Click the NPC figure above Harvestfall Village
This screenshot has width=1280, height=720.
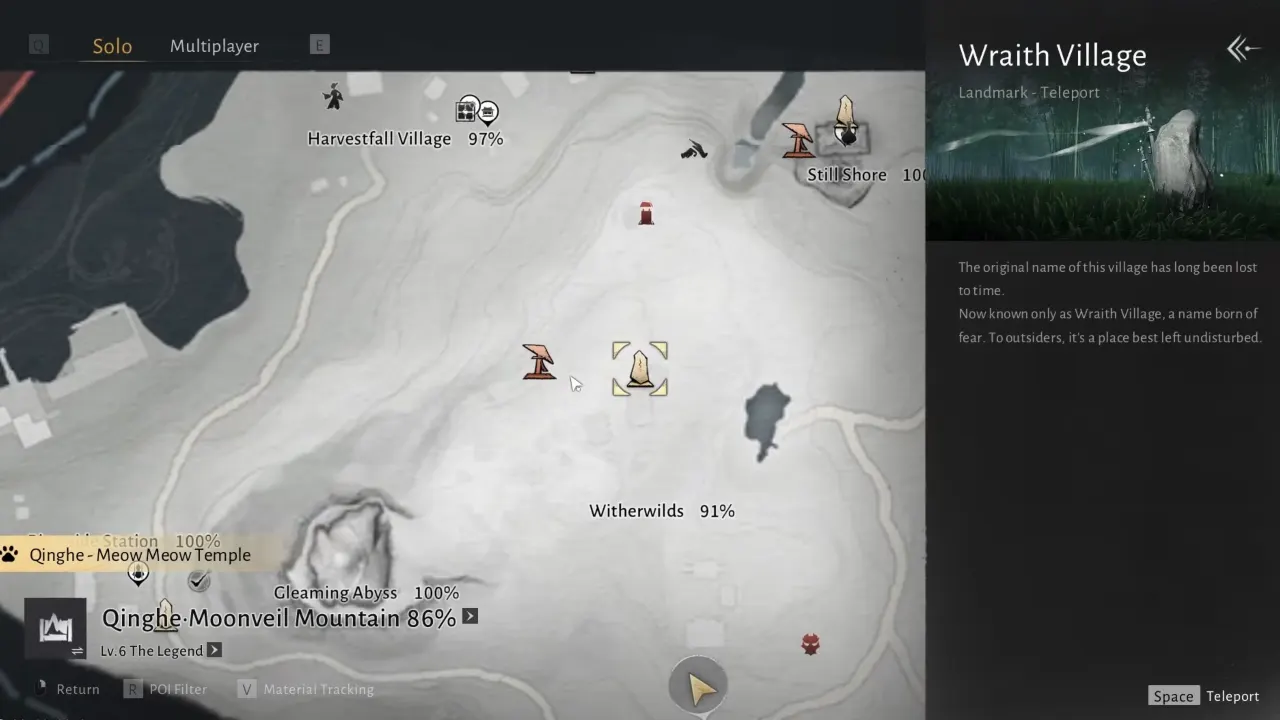point(332,97)
